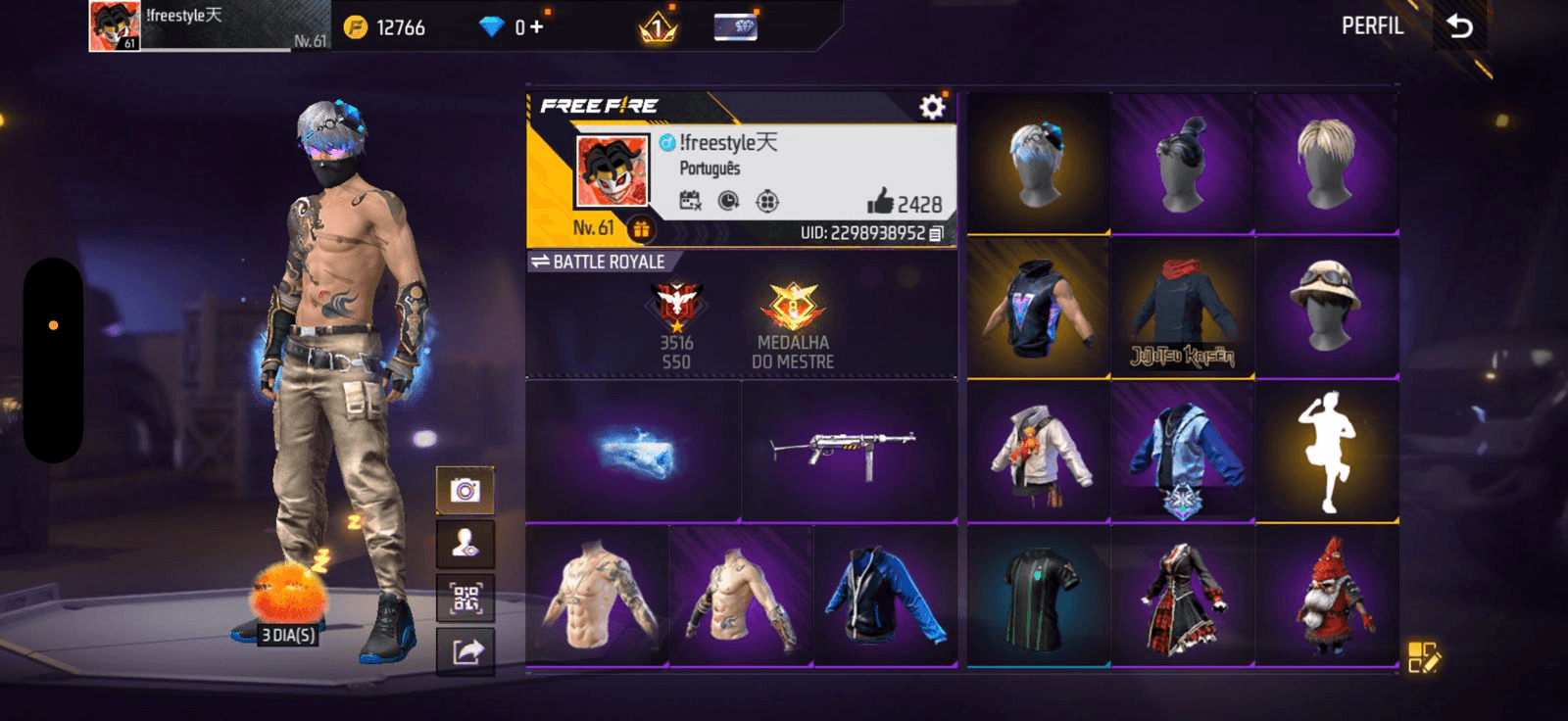Open the profile settings gear
Screen dimensions: 1568x721
point(932,107)
